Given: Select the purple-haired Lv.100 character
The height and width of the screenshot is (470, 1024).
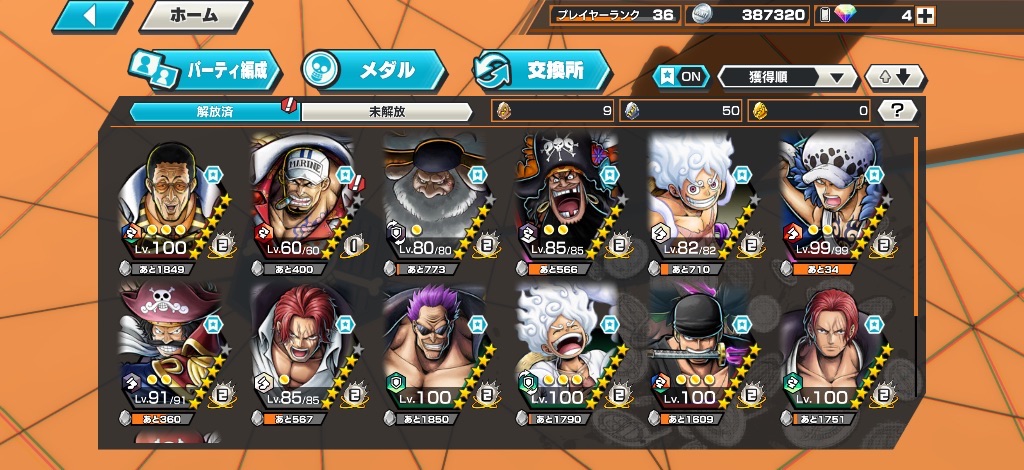Looking at the screenshot, I should (x=434, y=350).
